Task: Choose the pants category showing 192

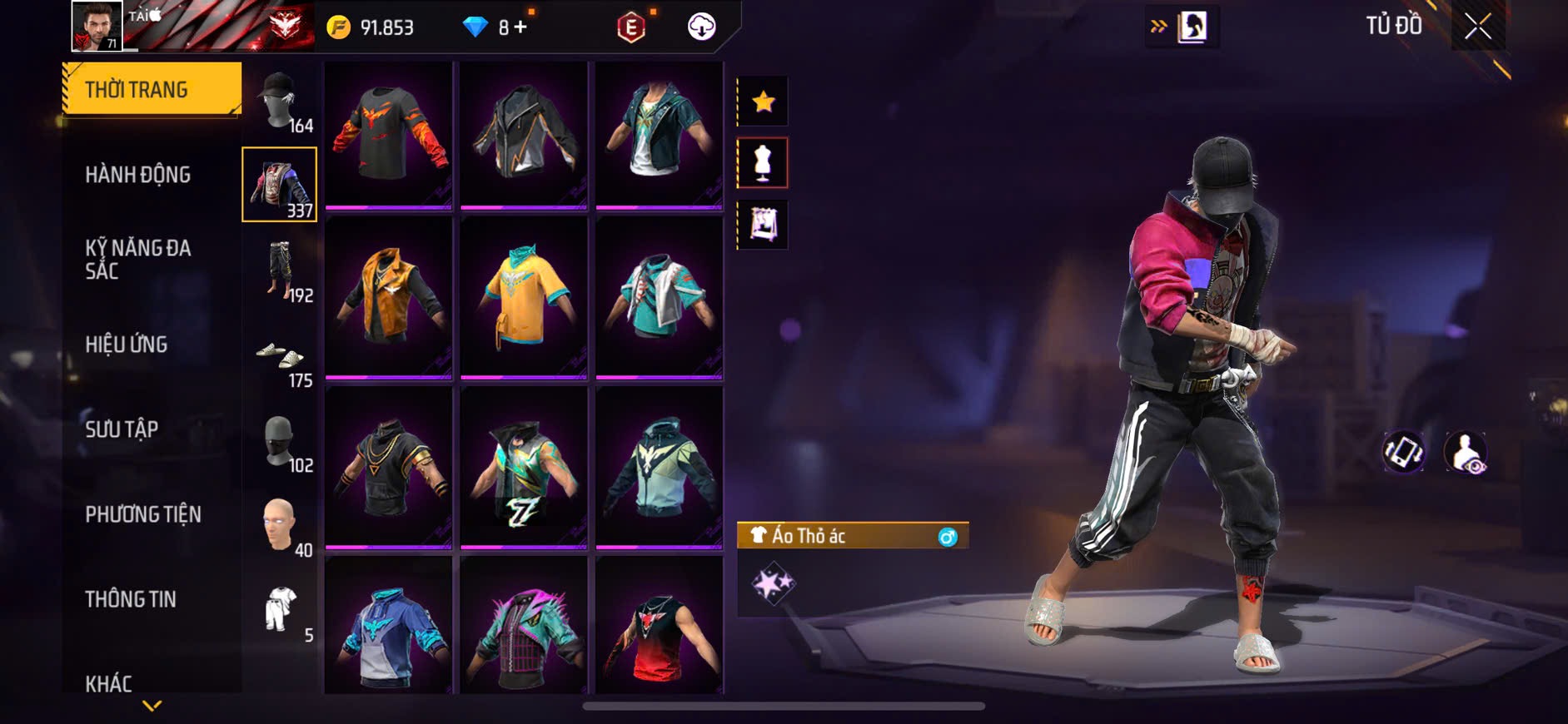Action: point(280,270)
